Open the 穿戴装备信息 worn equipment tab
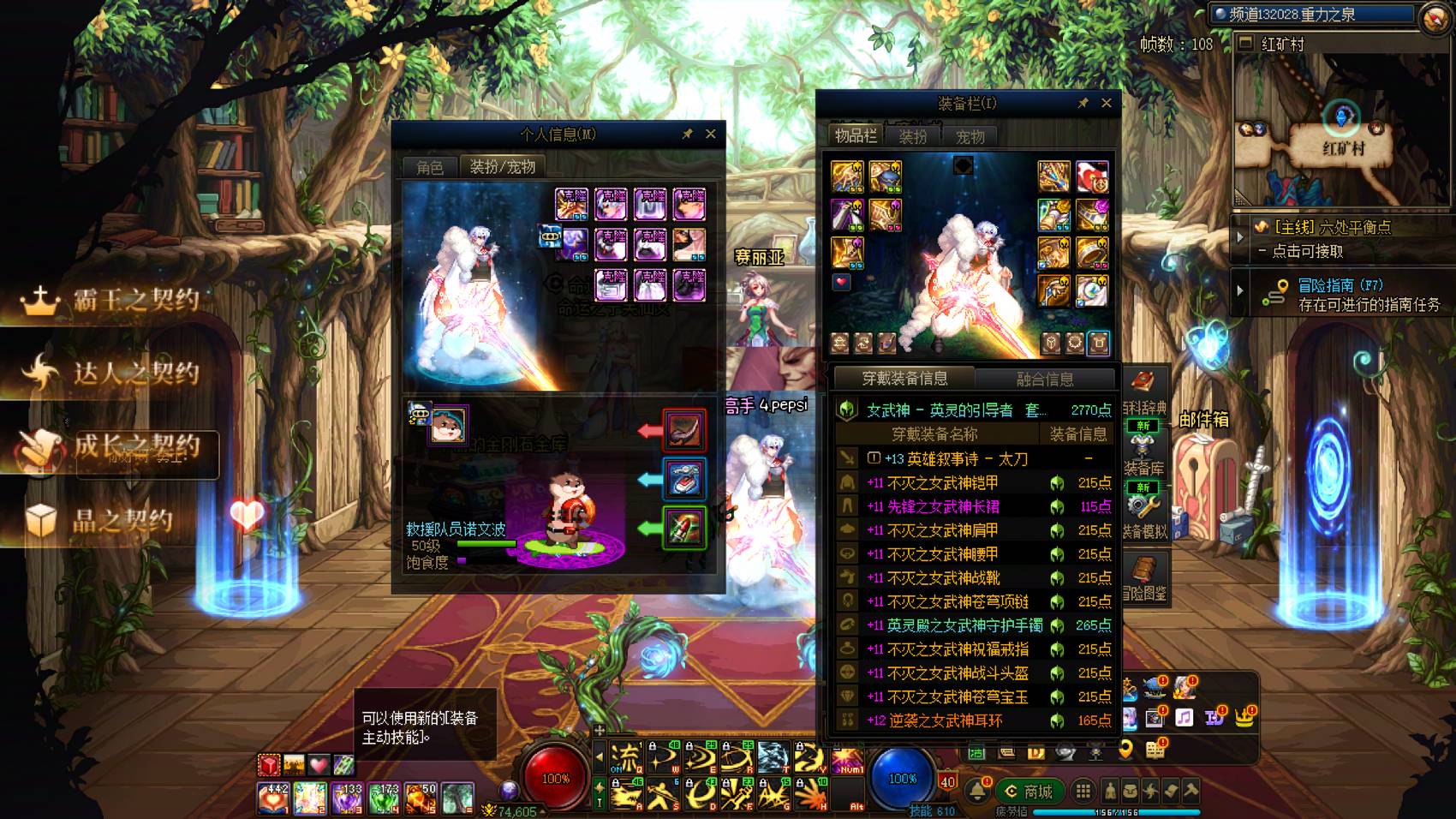The height and width of the screenshot is (819, 1456). pos(904,379)
